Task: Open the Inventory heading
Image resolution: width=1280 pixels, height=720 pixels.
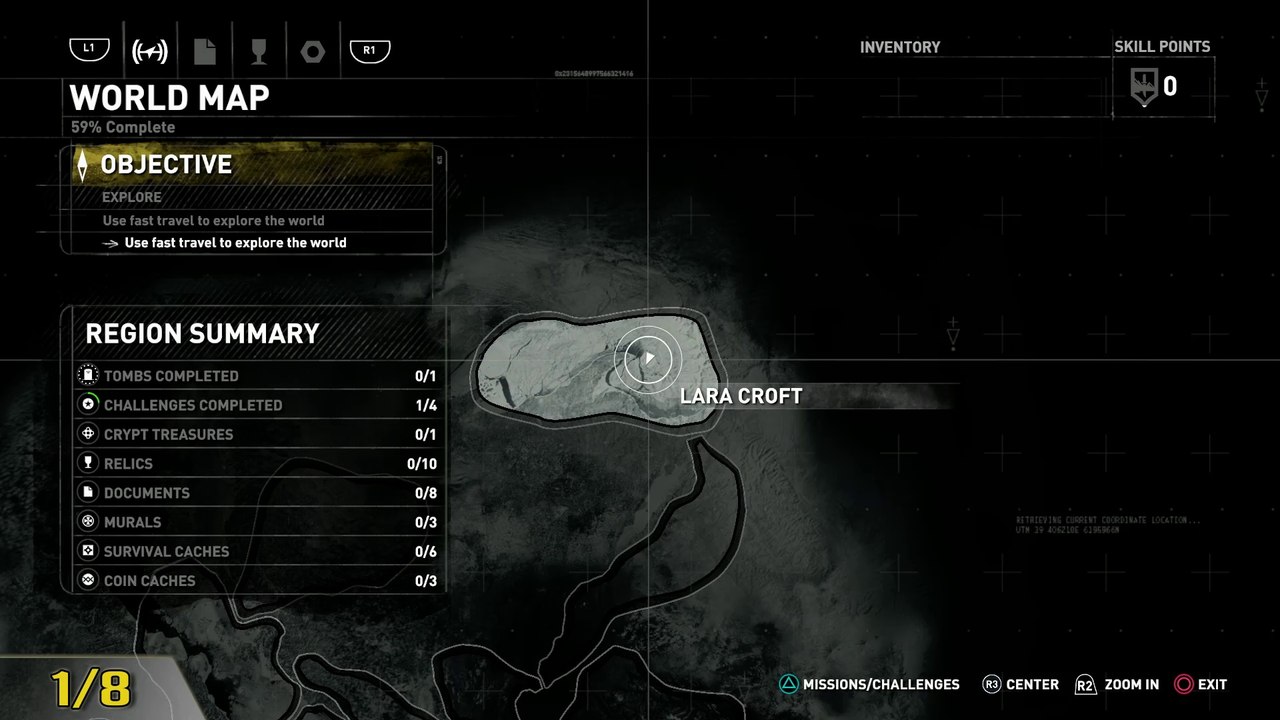Action: [900, 47]
